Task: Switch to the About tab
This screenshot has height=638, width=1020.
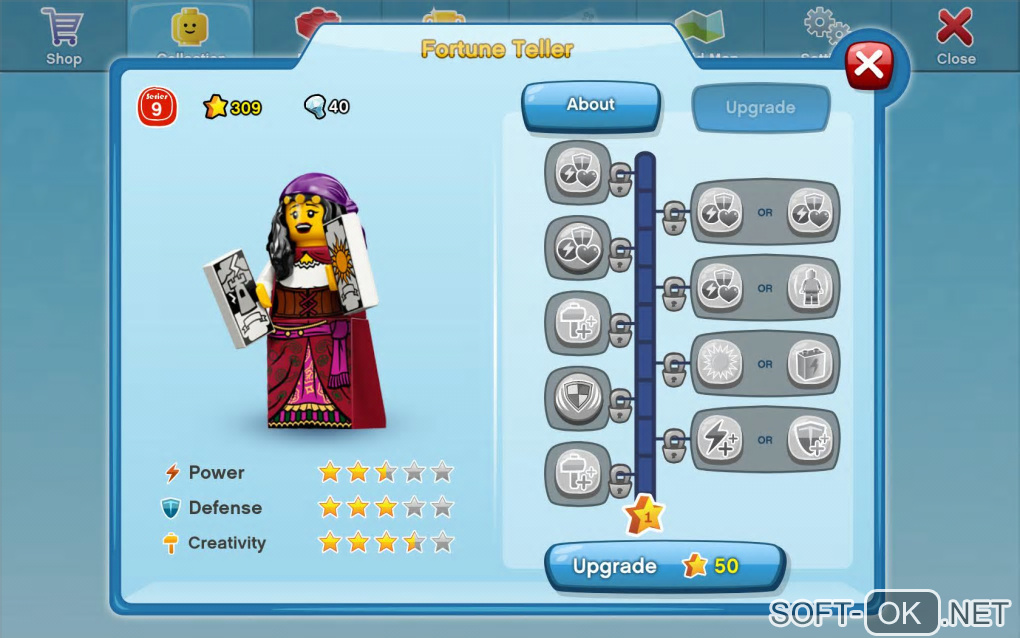Action: pos(590,105)
